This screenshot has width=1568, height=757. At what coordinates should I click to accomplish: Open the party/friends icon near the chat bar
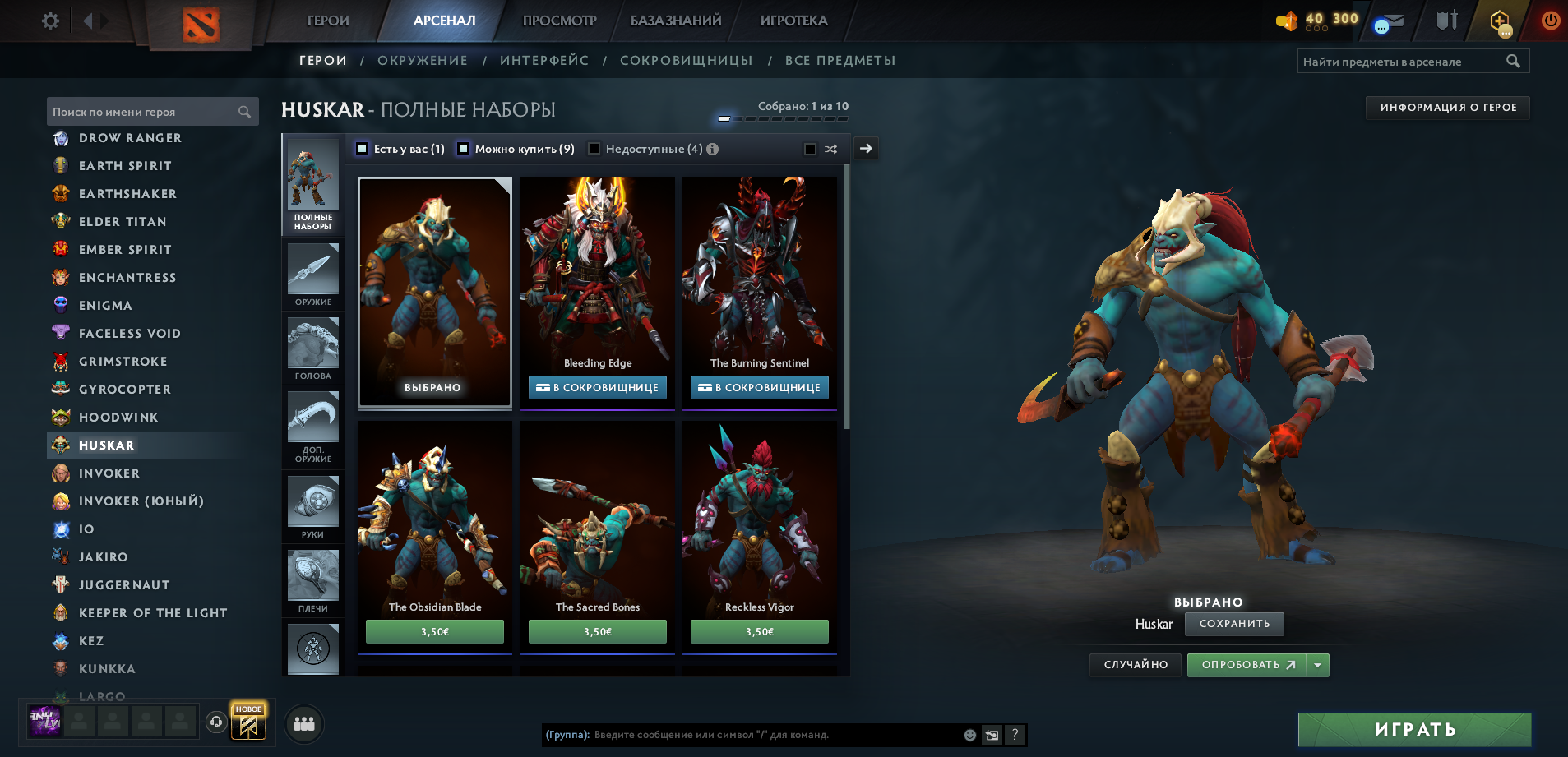[303, 723]
